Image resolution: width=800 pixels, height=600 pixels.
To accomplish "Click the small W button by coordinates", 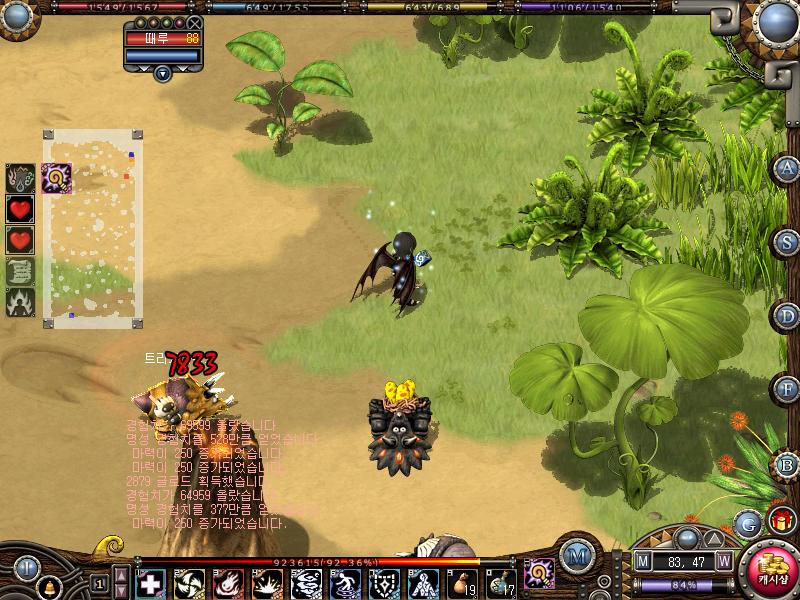I will (x=723, y=562).
